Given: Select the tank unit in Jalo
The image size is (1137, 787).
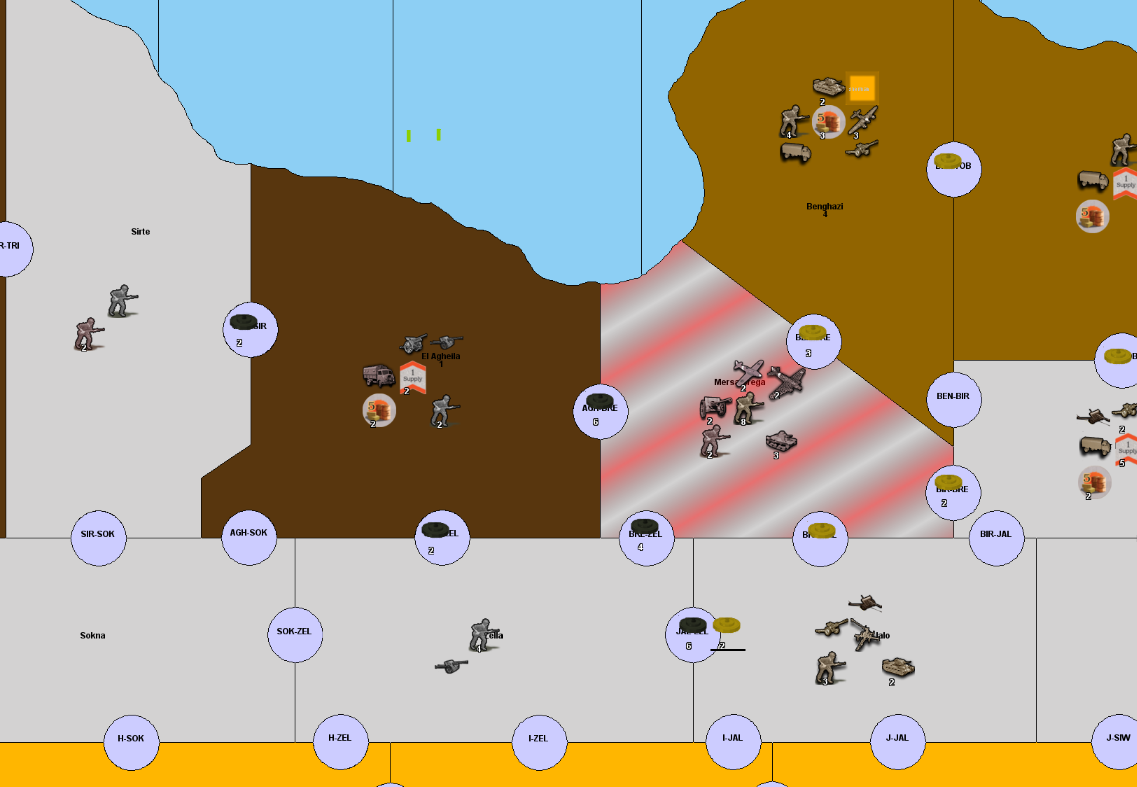Looking at the screenshot, I should (x=897, y=666).
